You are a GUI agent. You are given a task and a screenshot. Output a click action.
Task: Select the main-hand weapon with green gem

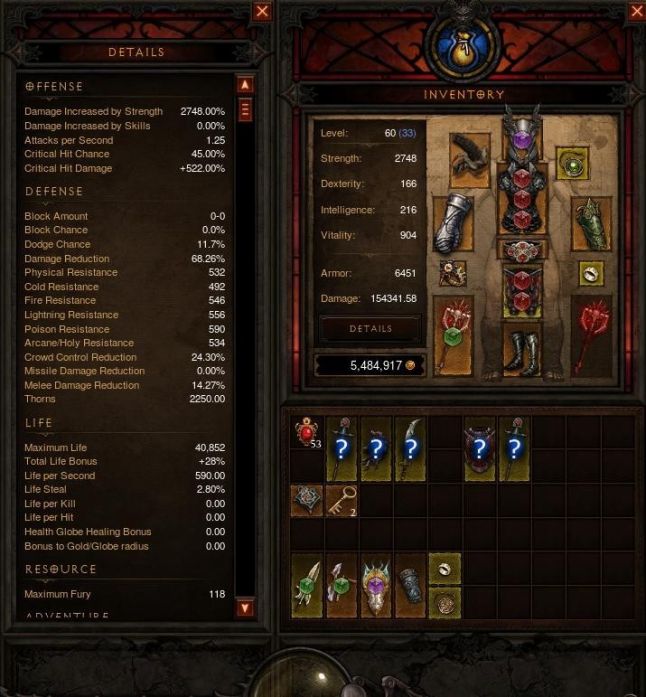tap(453, 333)
